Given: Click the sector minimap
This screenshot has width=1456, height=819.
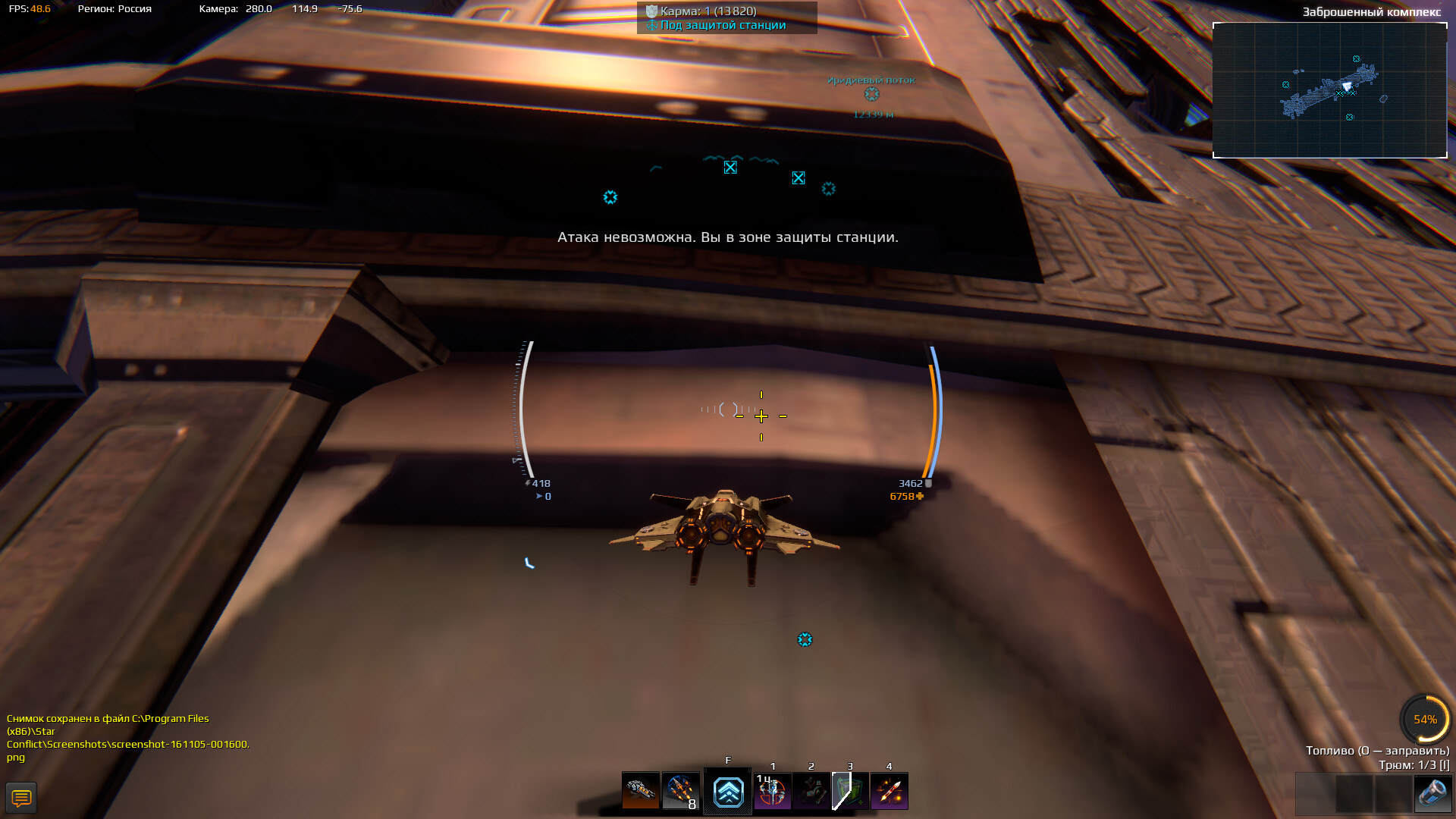Looking at the screenshot, I should pyautogui.click(x=1329, y=90).
